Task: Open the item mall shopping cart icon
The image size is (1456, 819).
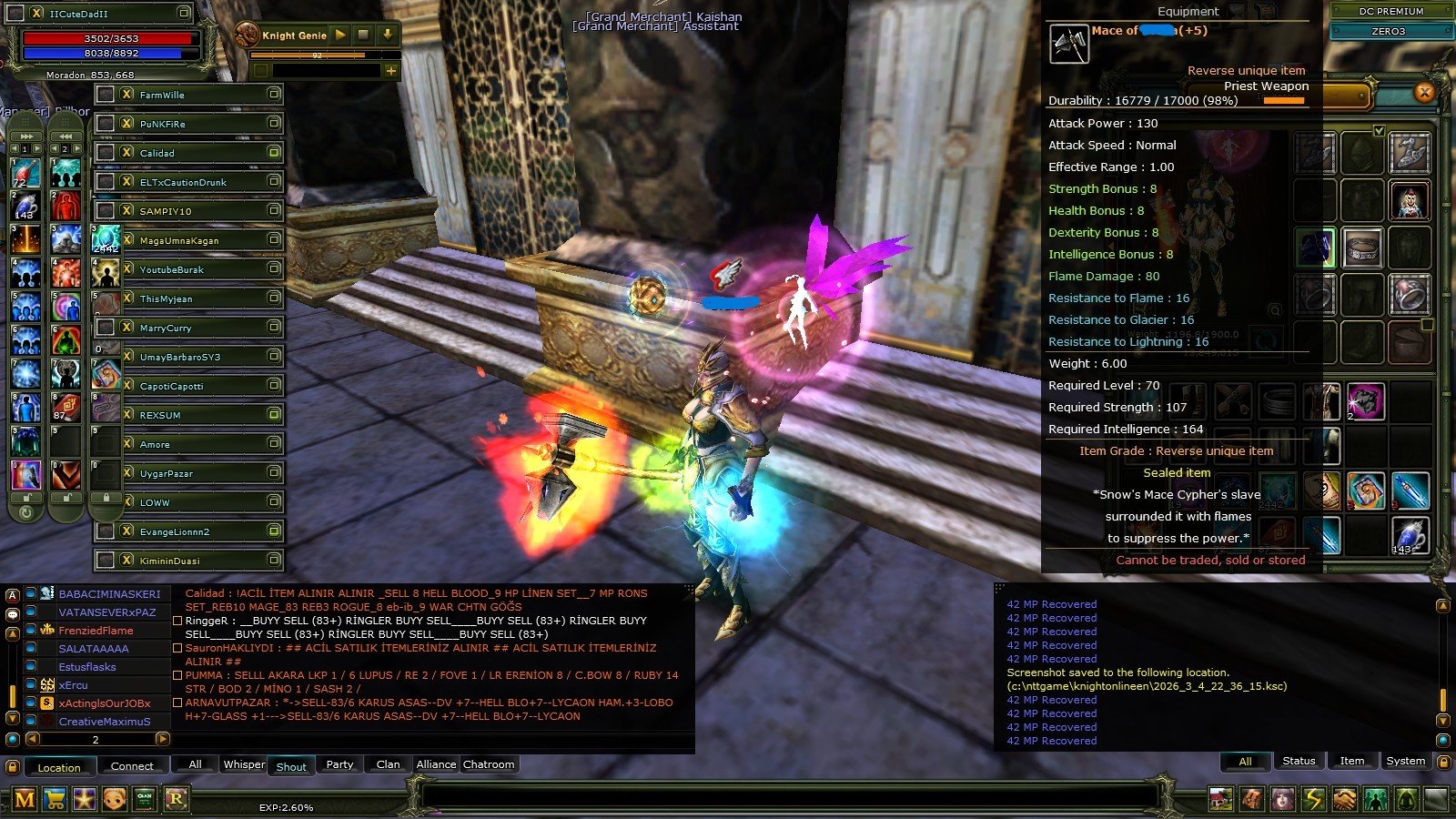Action: [x=55, y=798]
